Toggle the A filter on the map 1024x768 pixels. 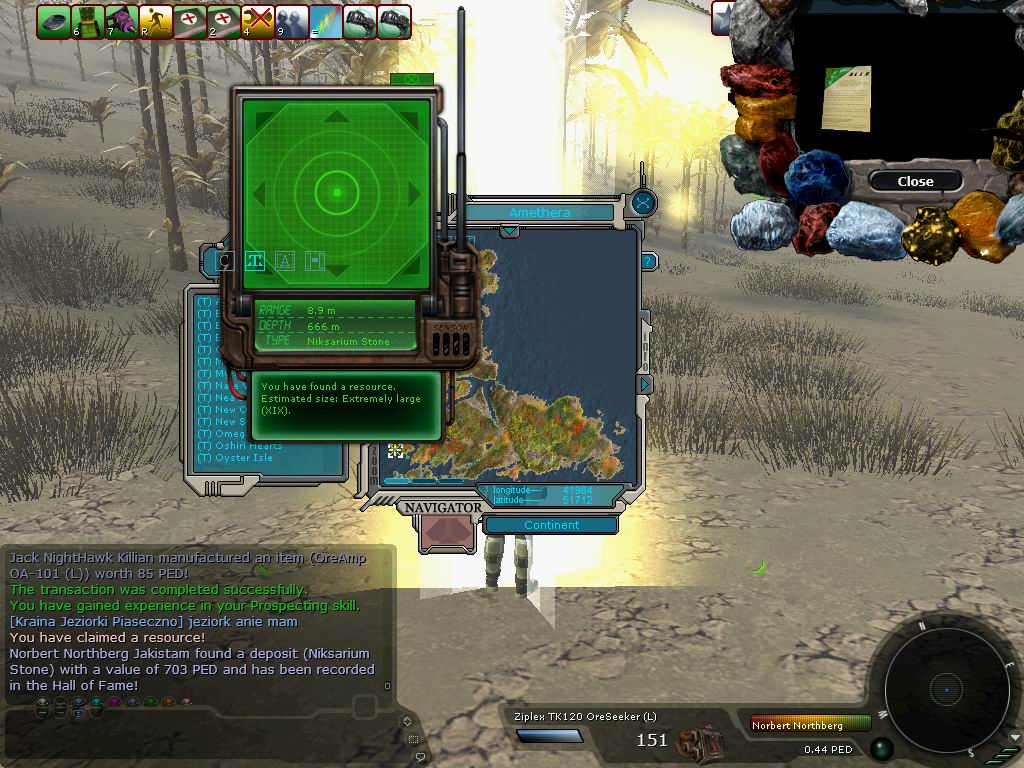(285, 261)
